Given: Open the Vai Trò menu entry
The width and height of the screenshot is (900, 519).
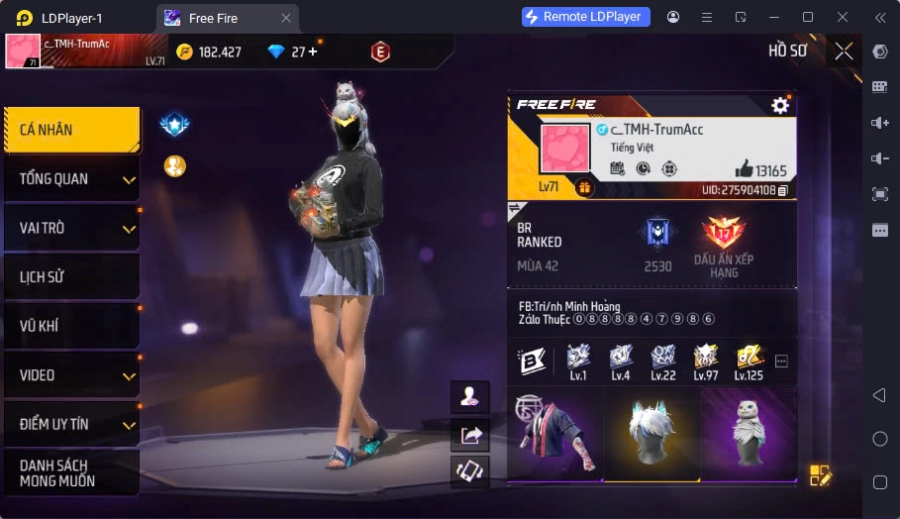Looking at the screenshot, I should 71,228.
